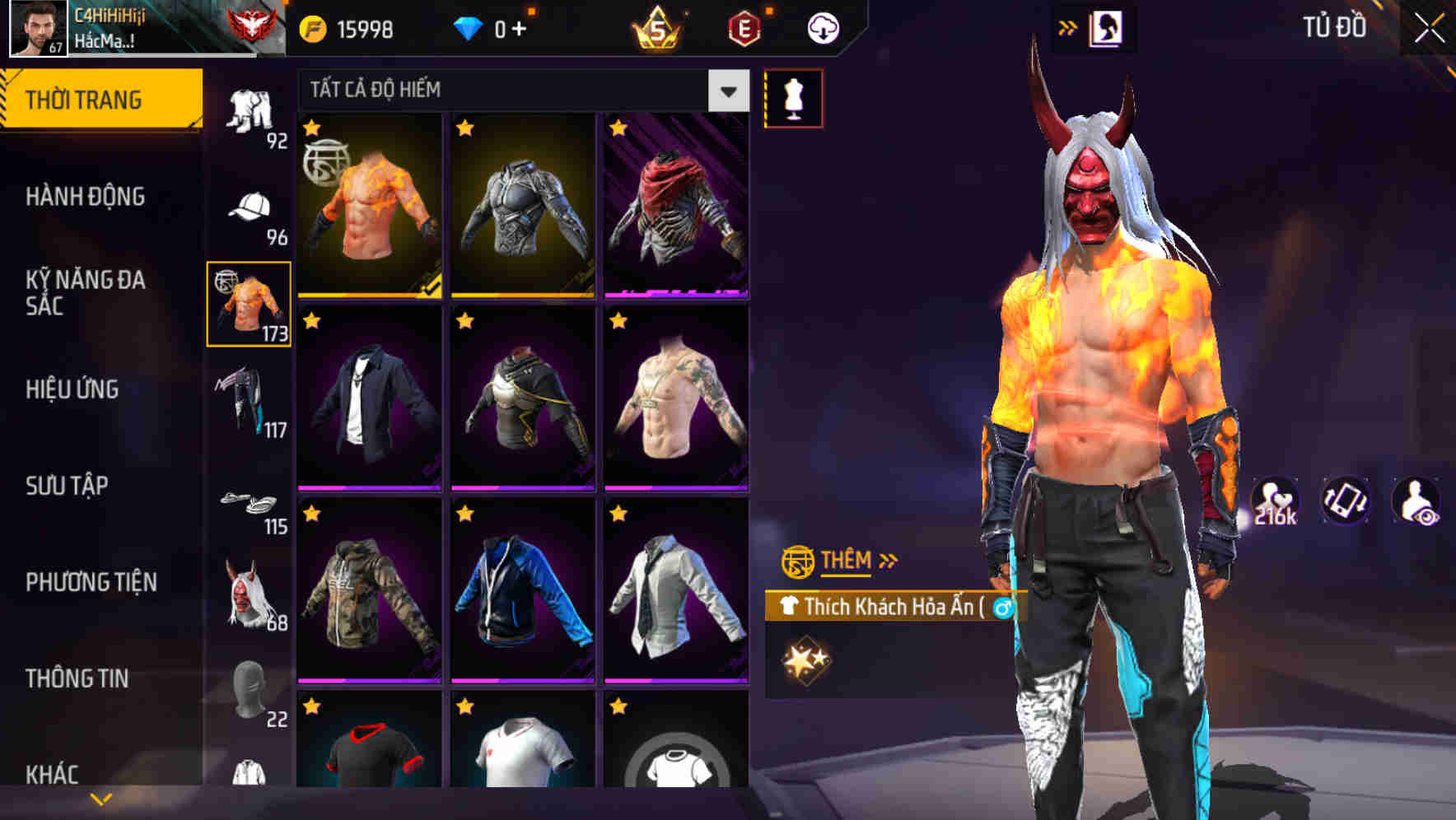Click the mannequin preview icon
The height and width of the screenshot is (820, 1456).
click(x=793, y=97)
